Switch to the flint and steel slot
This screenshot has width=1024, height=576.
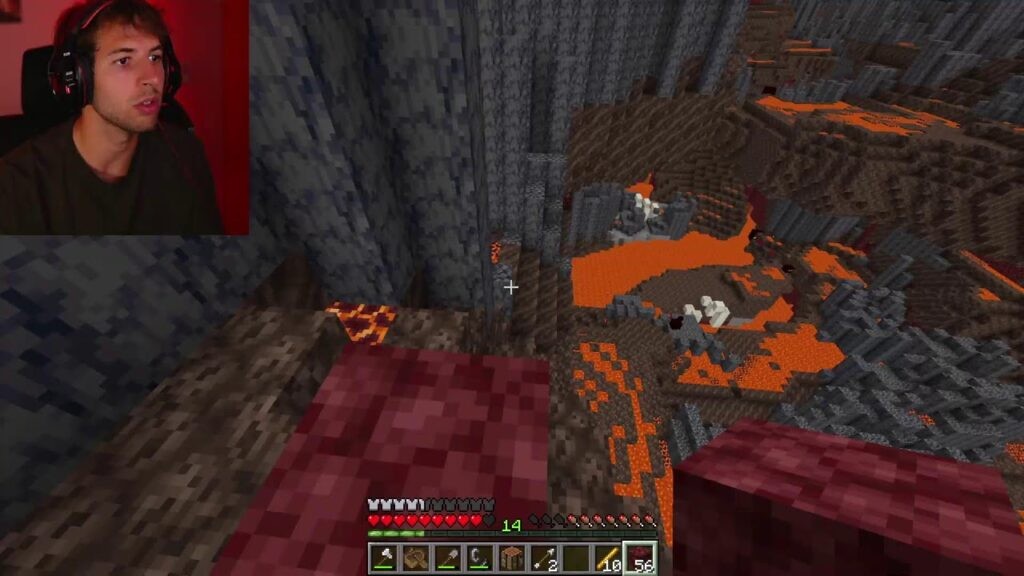[x=480, y=558]
